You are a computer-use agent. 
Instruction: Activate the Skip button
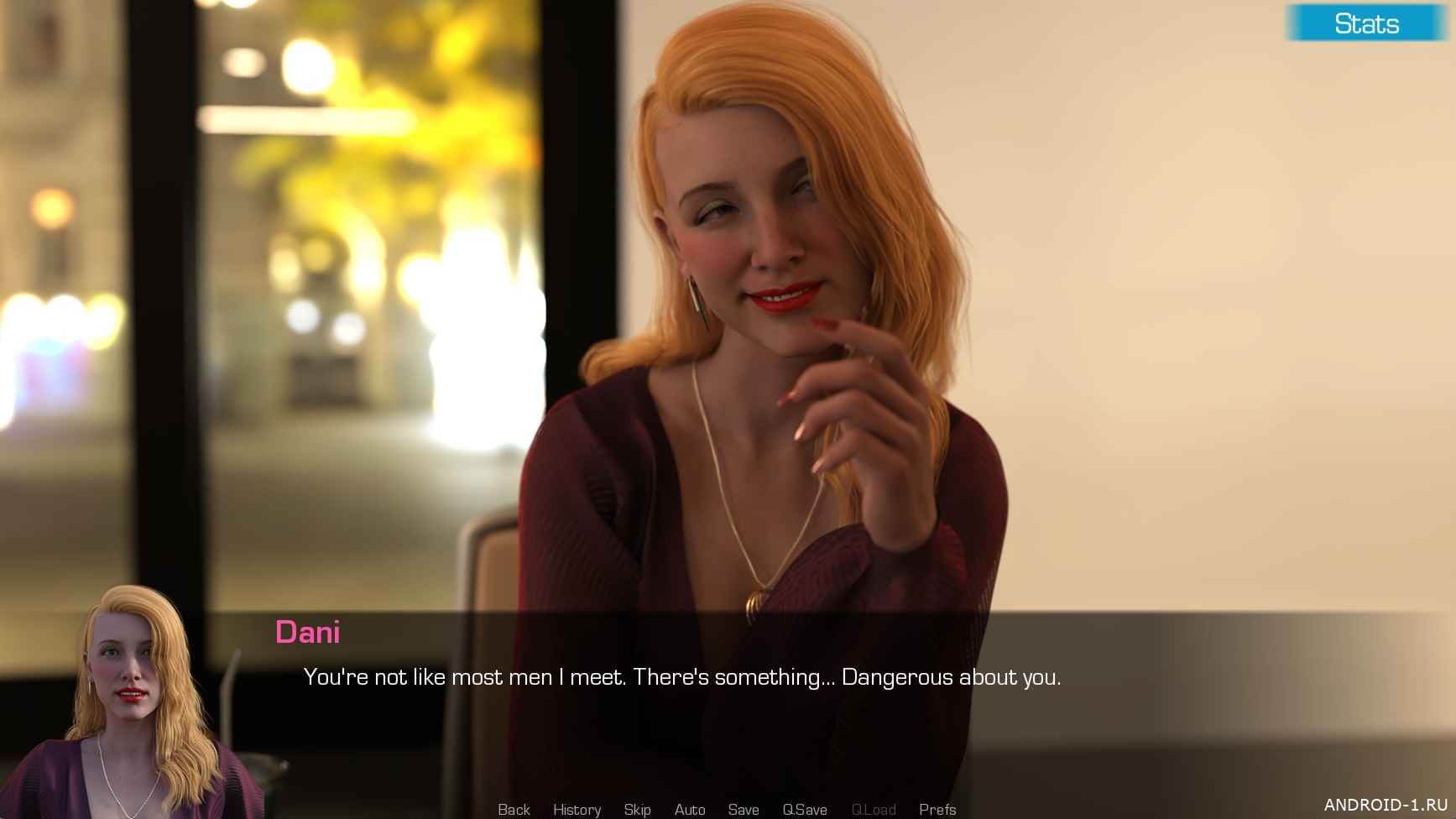point(637,809)
